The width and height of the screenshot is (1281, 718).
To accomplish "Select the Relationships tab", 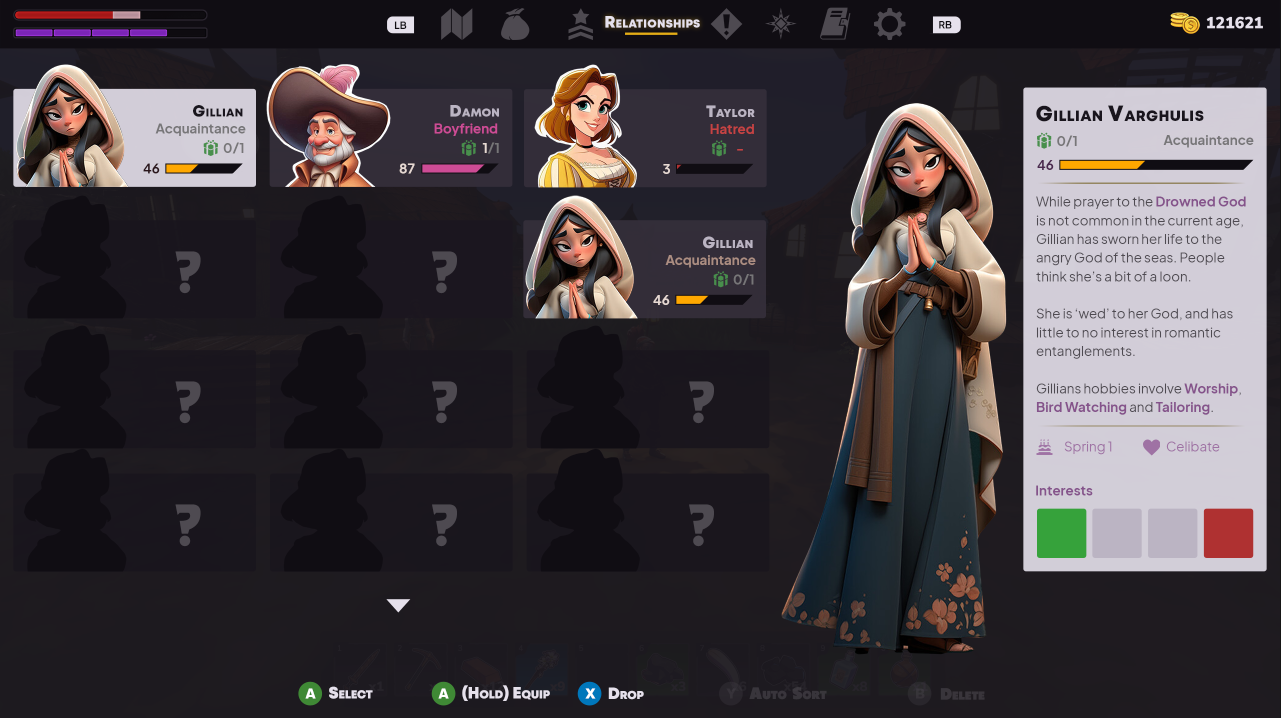I will coord(651,23).
